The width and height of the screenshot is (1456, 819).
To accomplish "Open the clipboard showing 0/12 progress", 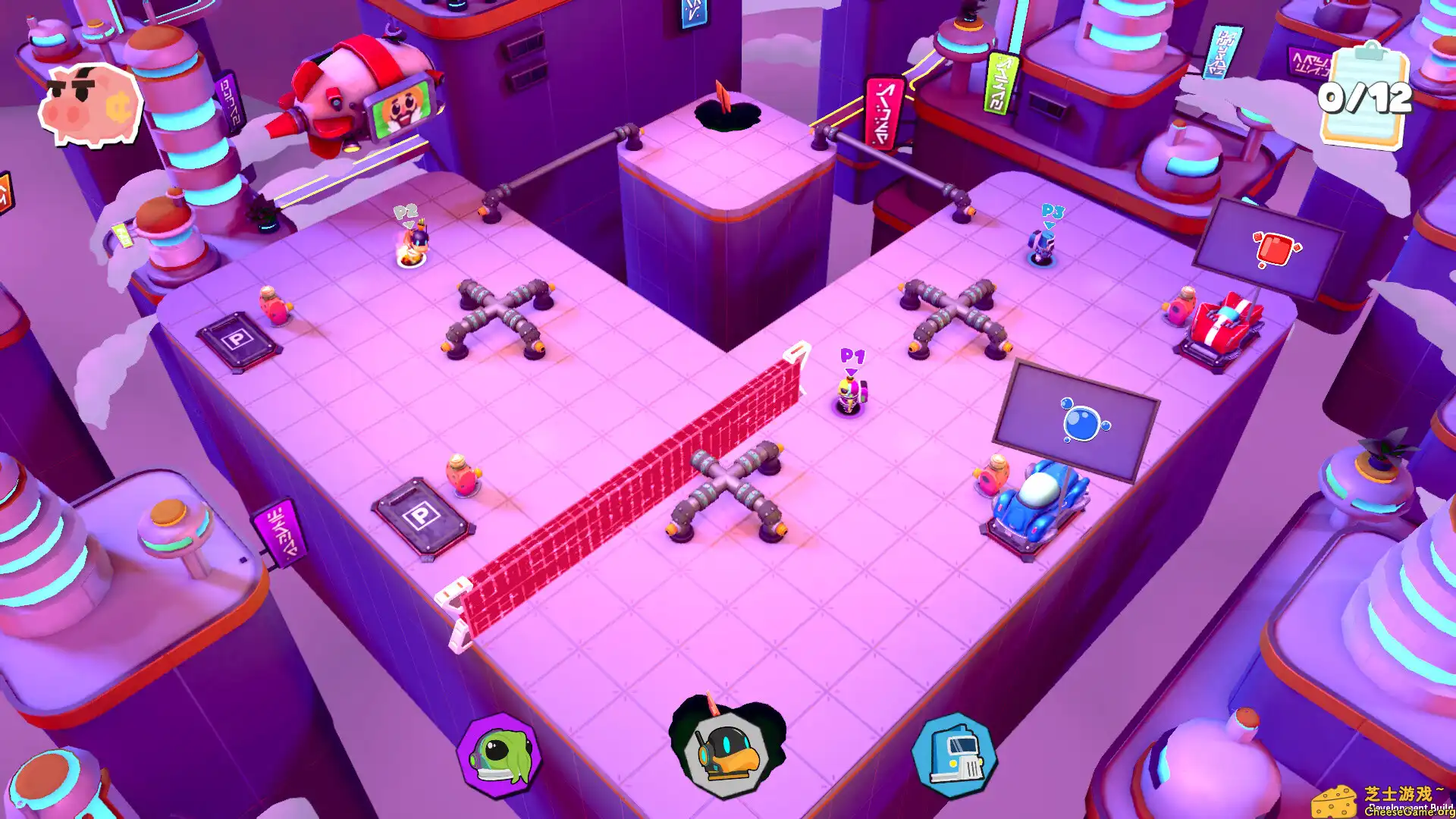I will click(x=1370, y=96).
